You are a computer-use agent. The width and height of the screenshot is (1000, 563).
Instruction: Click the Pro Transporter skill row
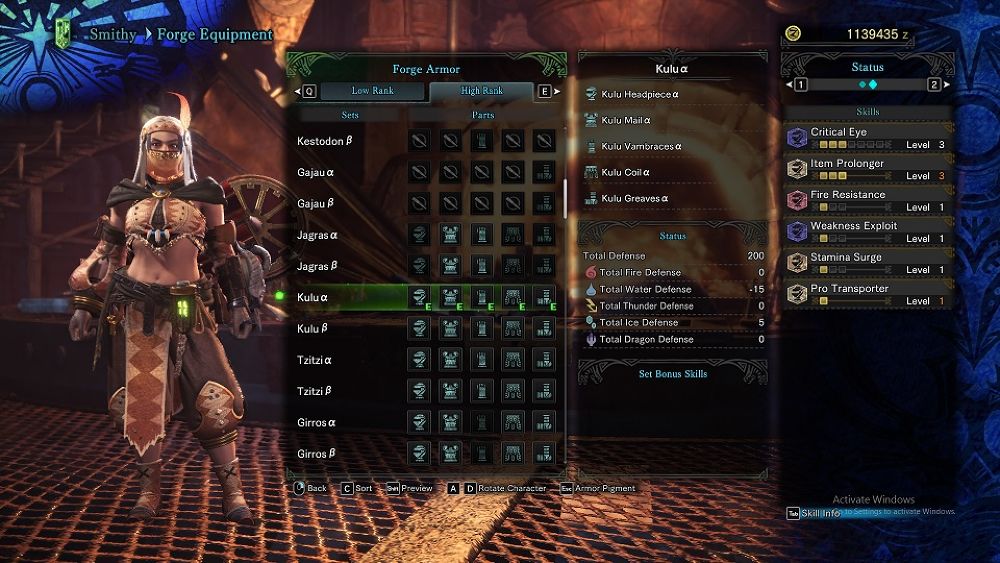coord(868,294)
